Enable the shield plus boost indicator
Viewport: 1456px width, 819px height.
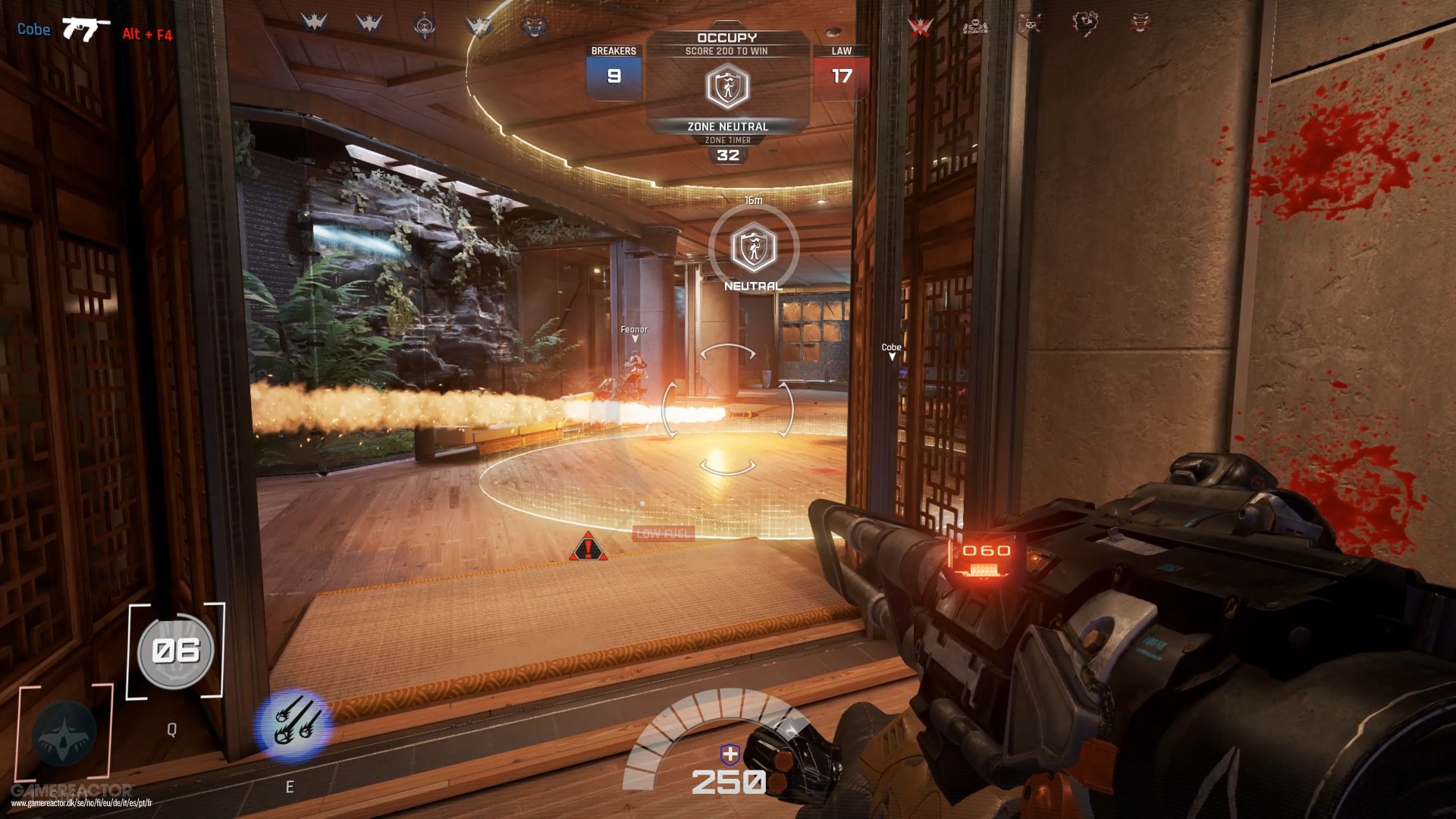(729, 753)
